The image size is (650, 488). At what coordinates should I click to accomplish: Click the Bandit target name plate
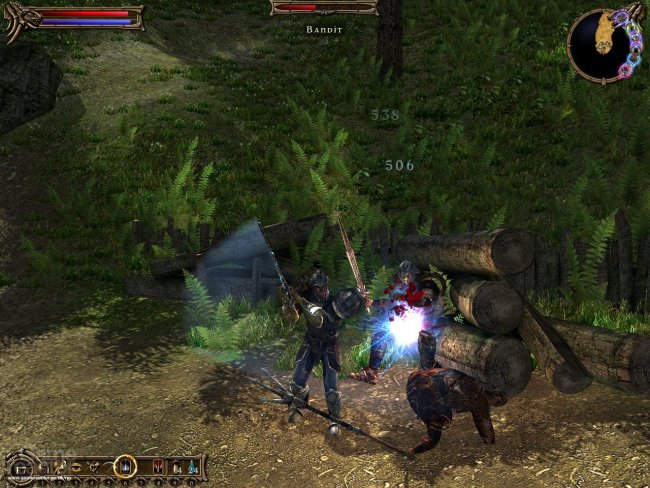323,30
